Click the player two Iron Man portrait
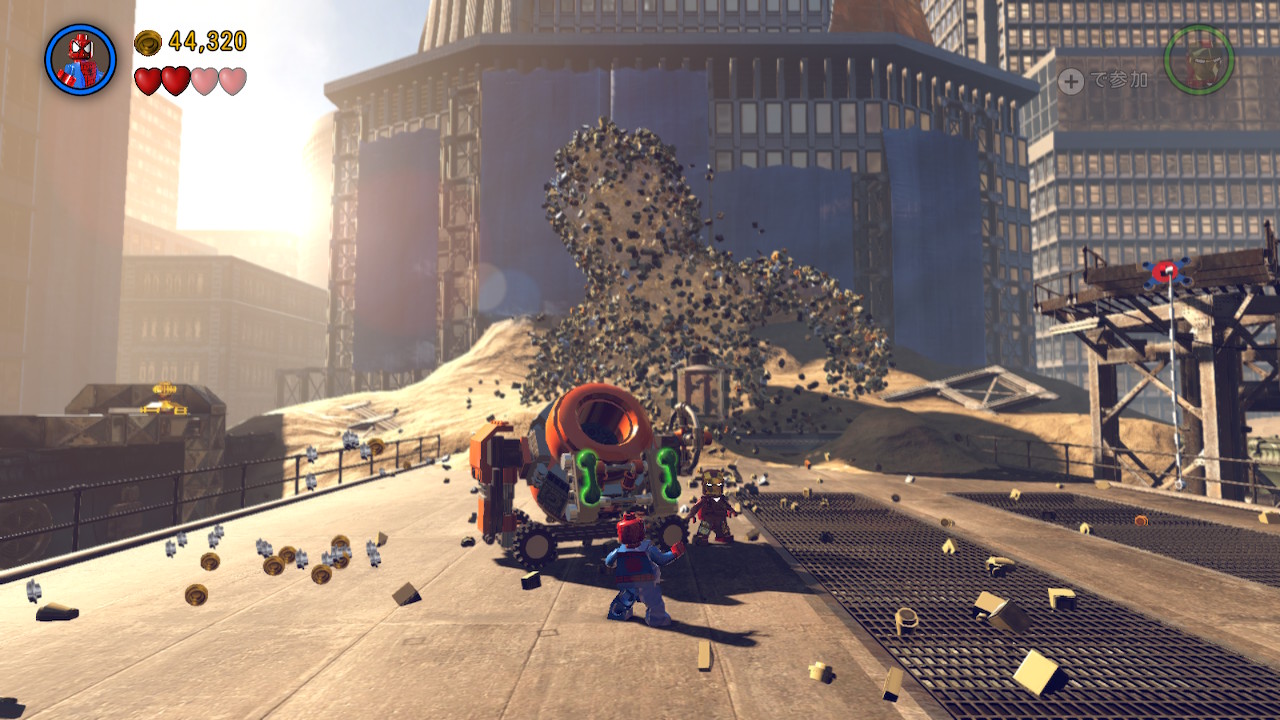 point(1198,60)
